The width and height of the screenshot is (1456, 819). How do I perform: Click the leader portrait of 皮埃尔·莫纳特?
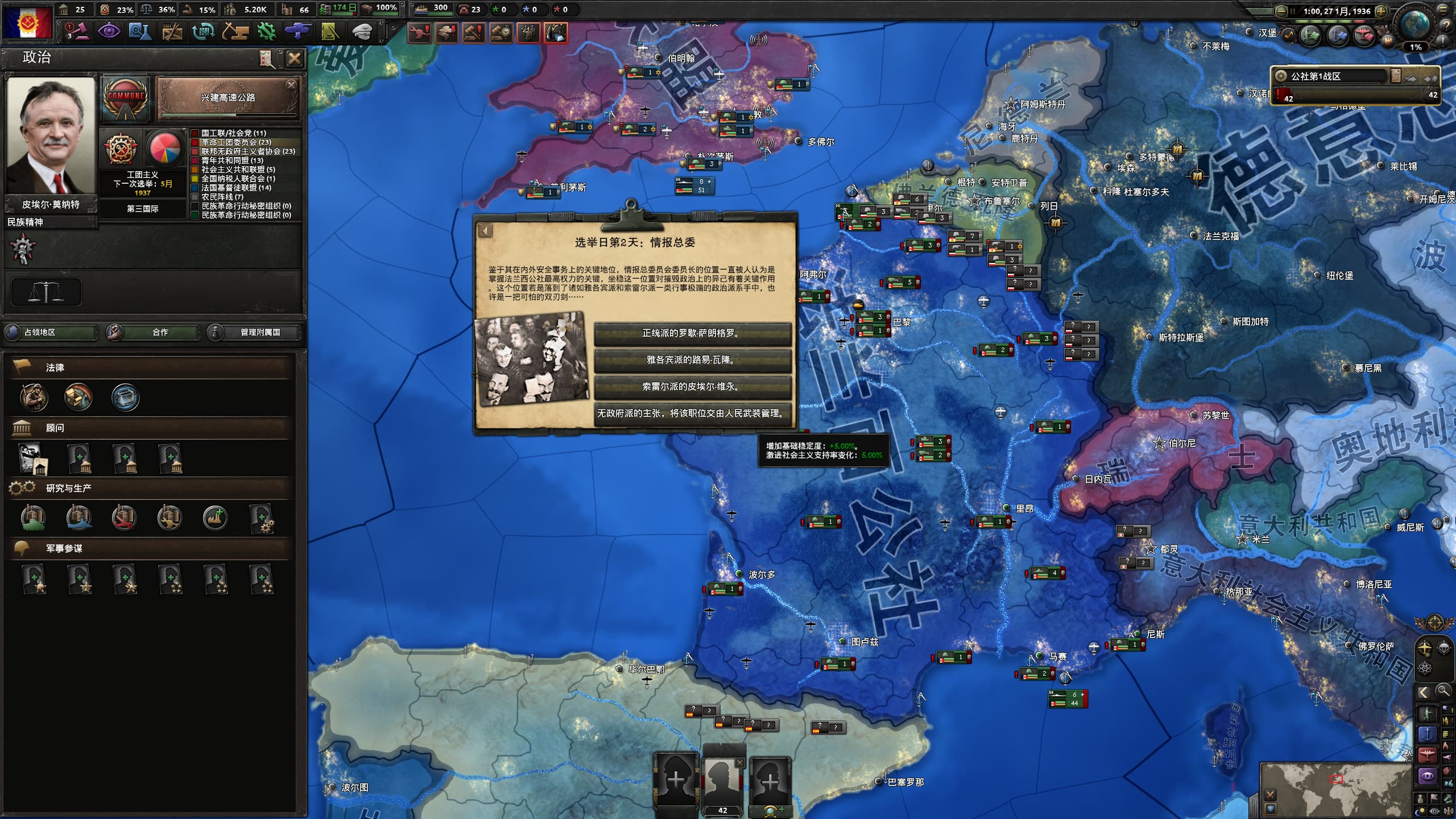51,135
